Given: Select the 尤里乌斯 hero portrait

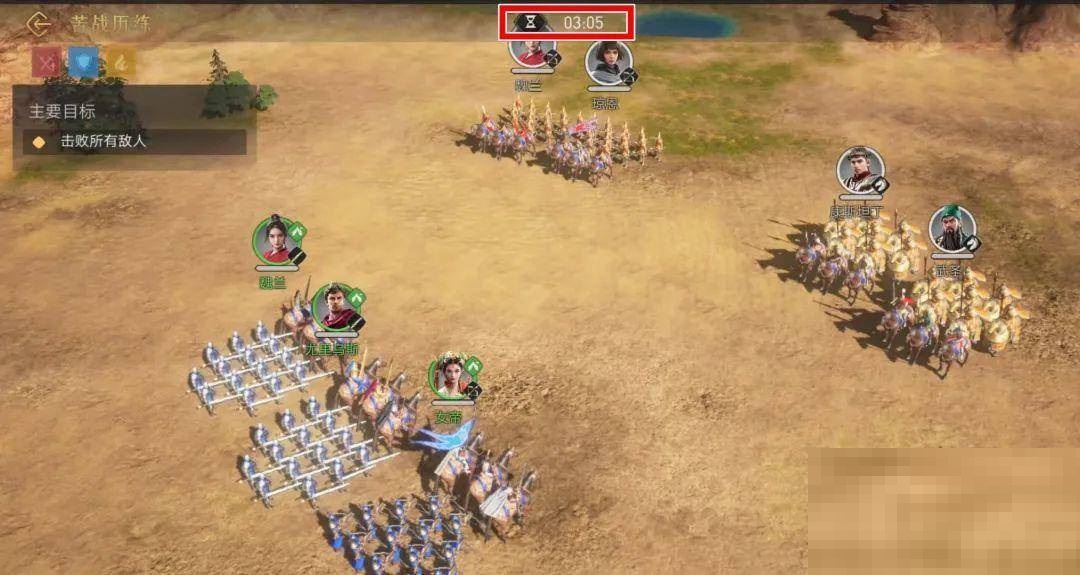Looking at the screenshot, I should tap(336, 308).
